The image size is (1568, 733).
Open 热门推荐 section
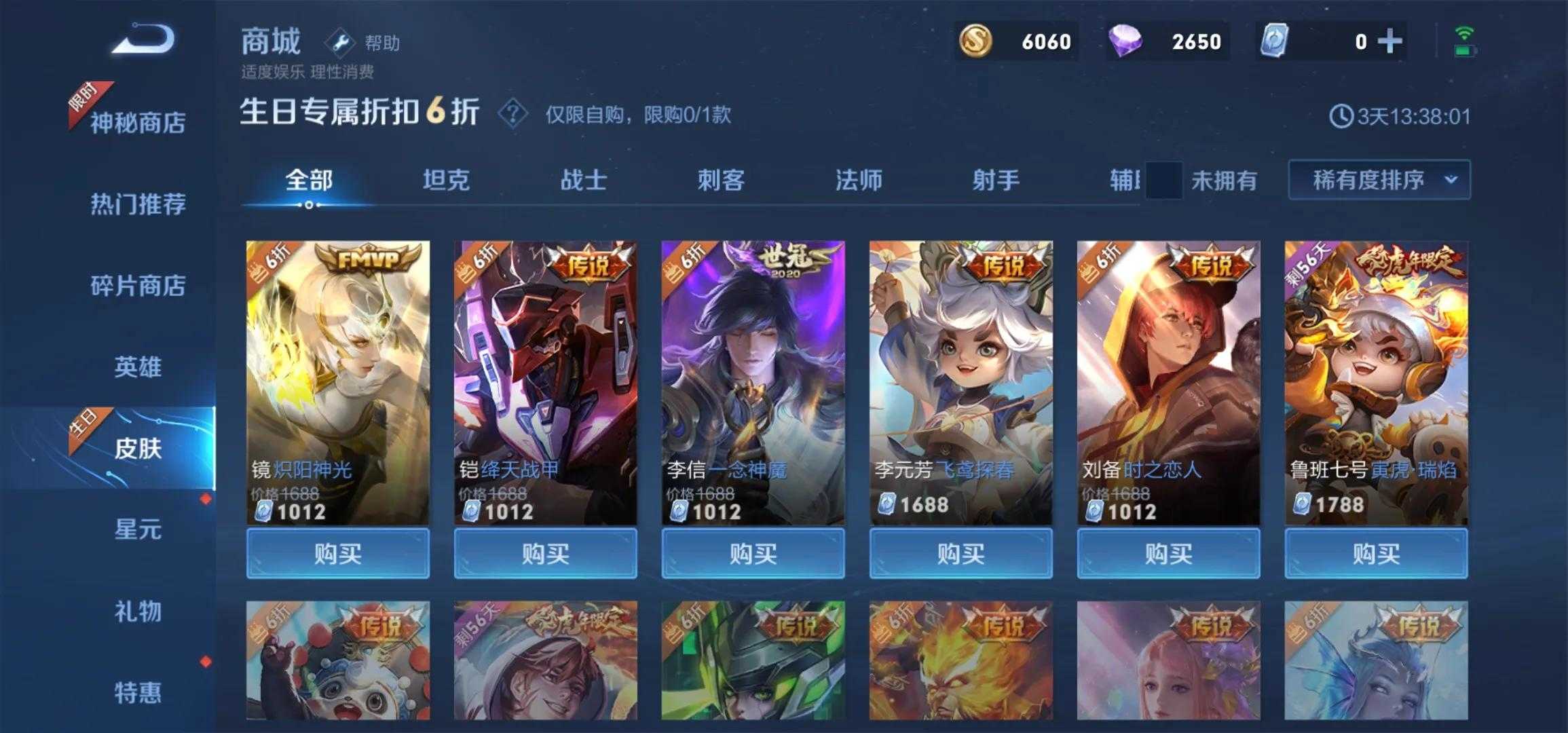click(x=138, y=204)
